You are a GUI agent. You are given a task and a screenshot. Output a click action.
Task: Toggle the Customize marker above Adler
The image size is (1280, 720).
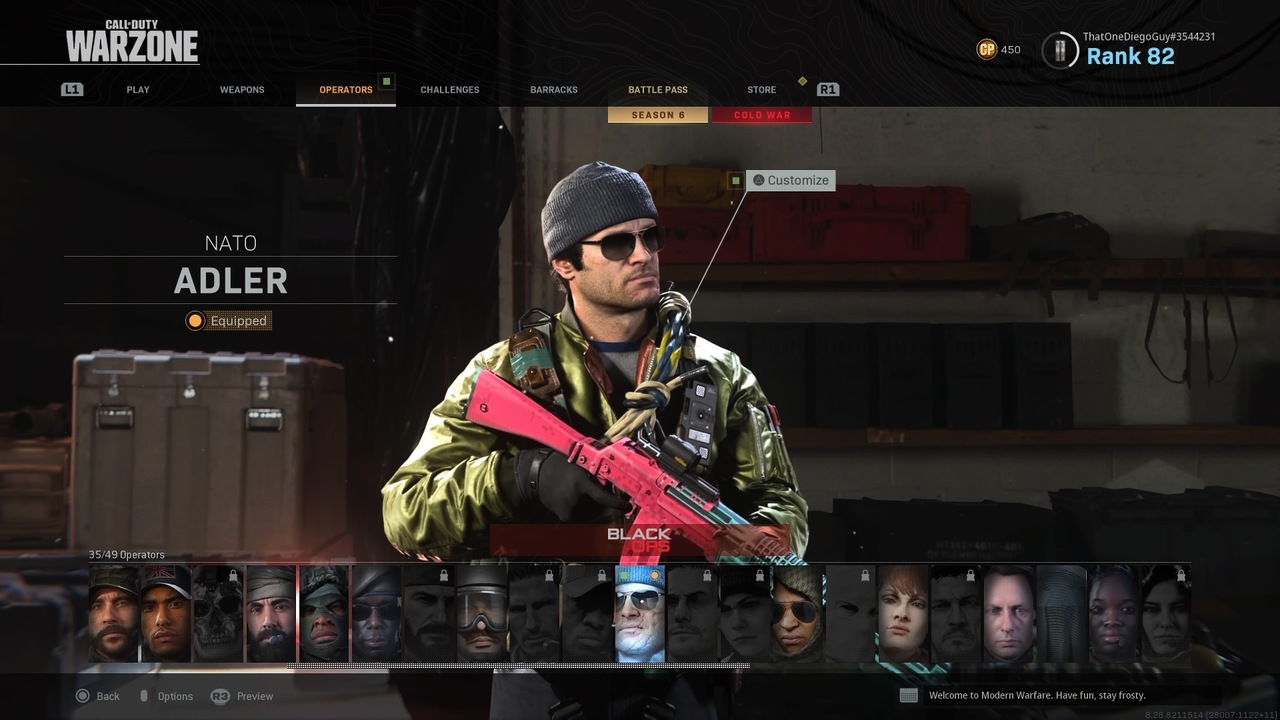737,180
